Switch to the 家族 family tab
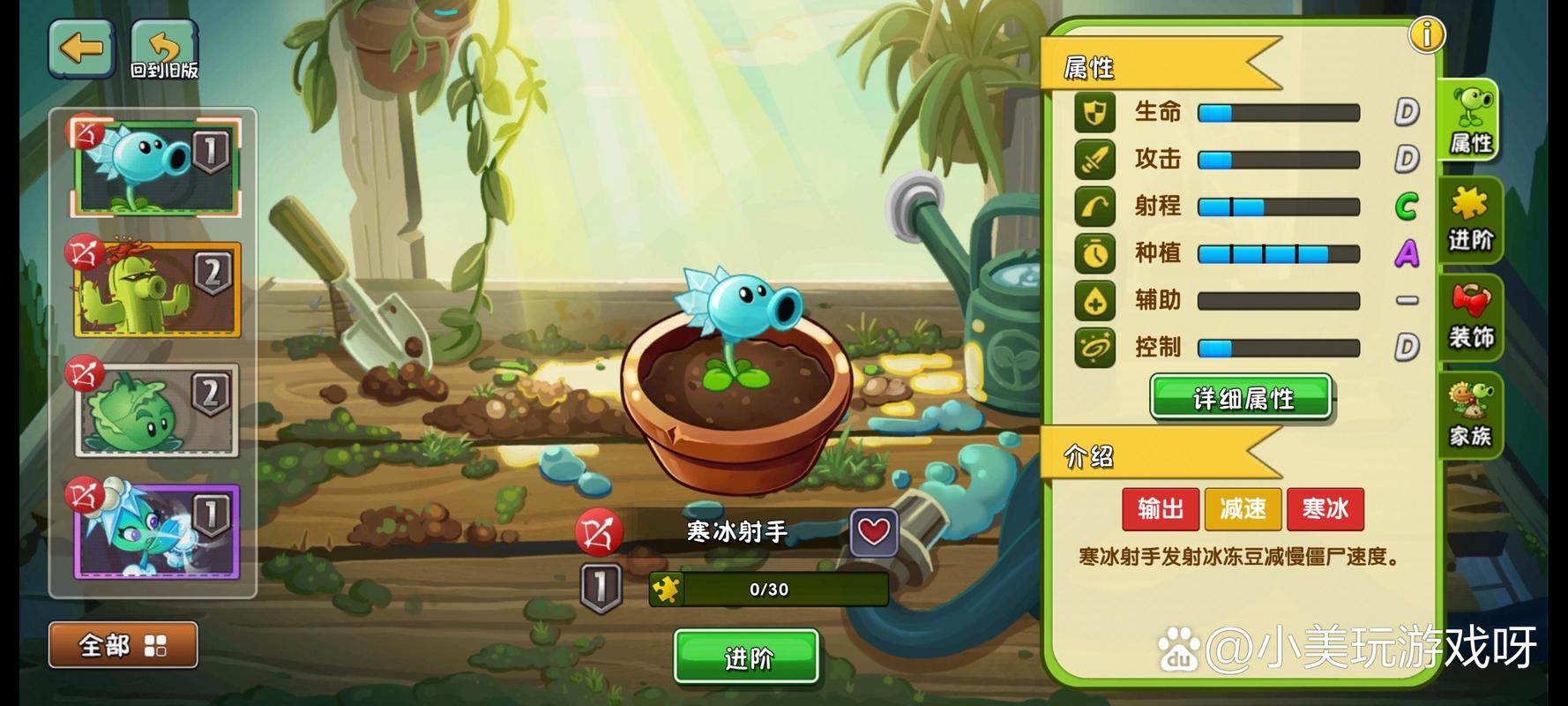 point(1470,415)
